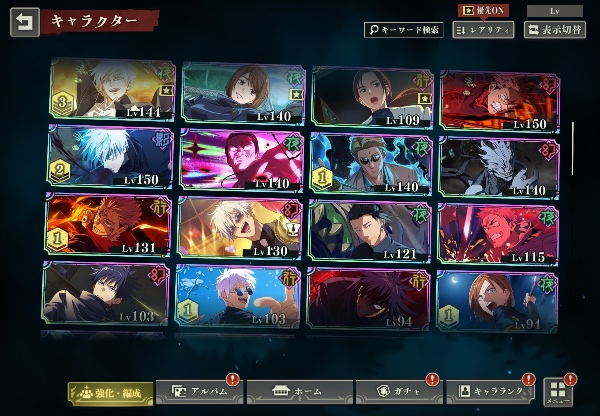Image resolution: width=600 pixels, height=416 pixels.
Task: Select the Lv144 character card
Action: tap(111, 92)
